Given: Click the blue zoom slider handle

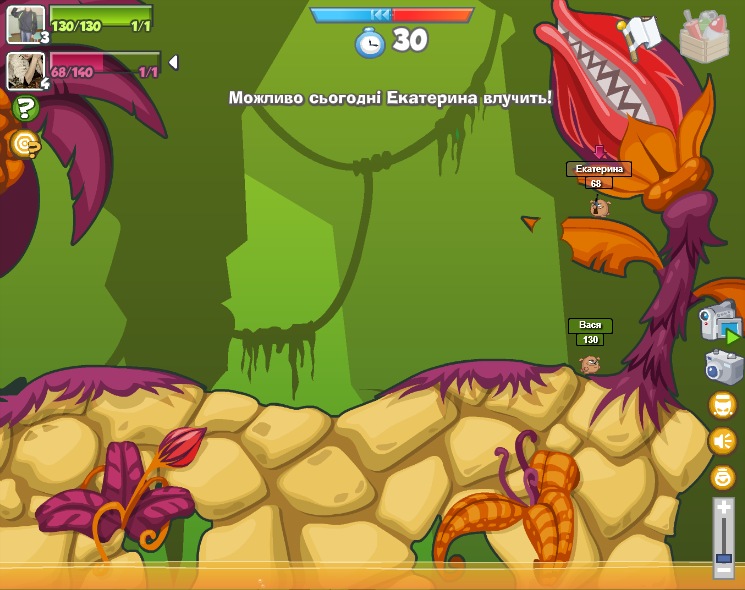Looking at the screenshot, I should pos(723,558).
